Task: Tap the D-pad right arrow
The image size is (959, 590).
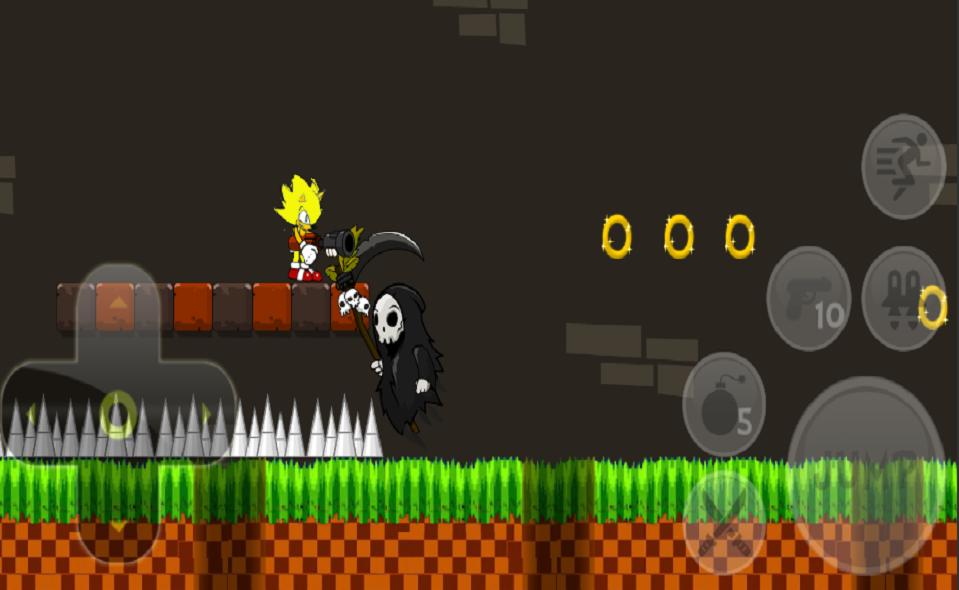Action: coord(205,413)
